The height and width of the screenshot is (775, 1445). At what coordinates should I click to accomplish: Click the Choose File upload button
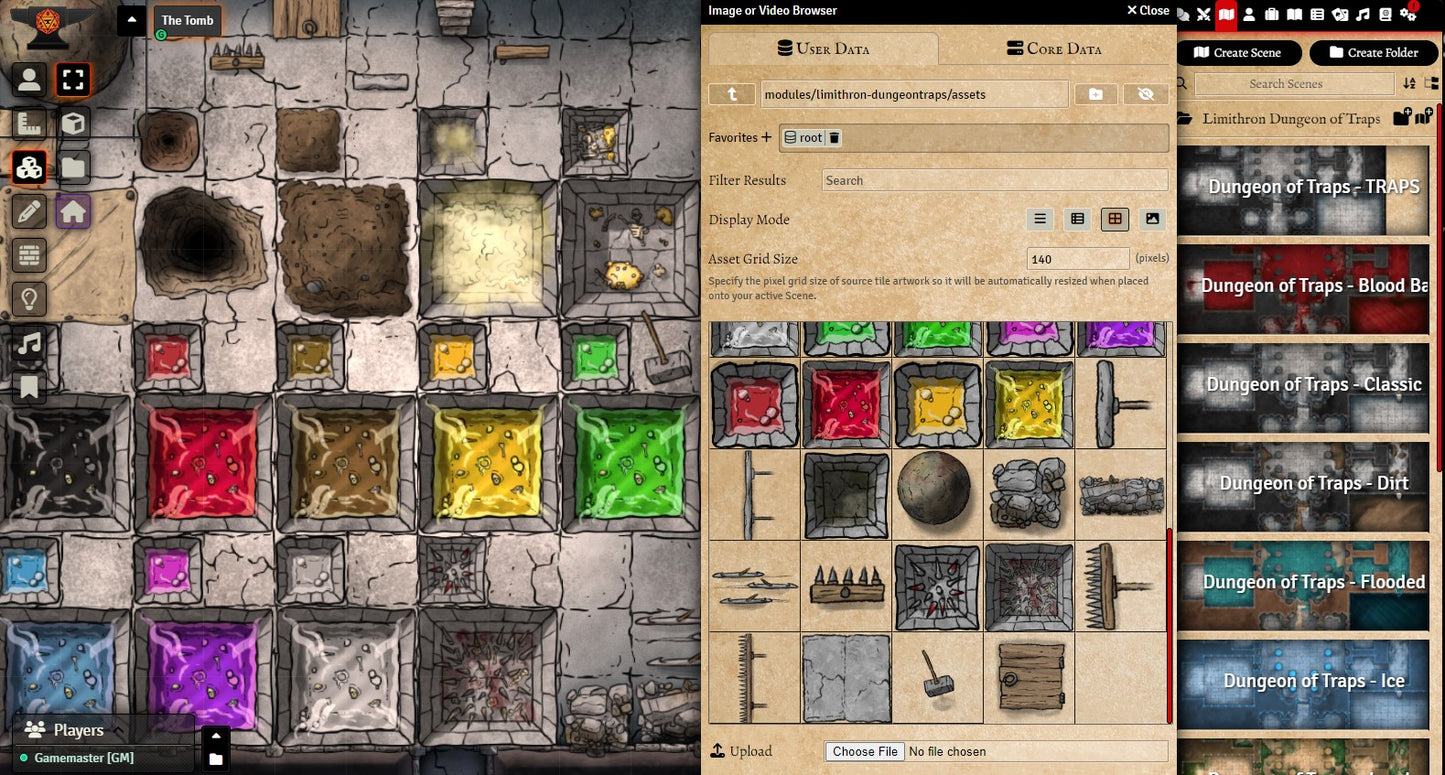coord(865,751)
